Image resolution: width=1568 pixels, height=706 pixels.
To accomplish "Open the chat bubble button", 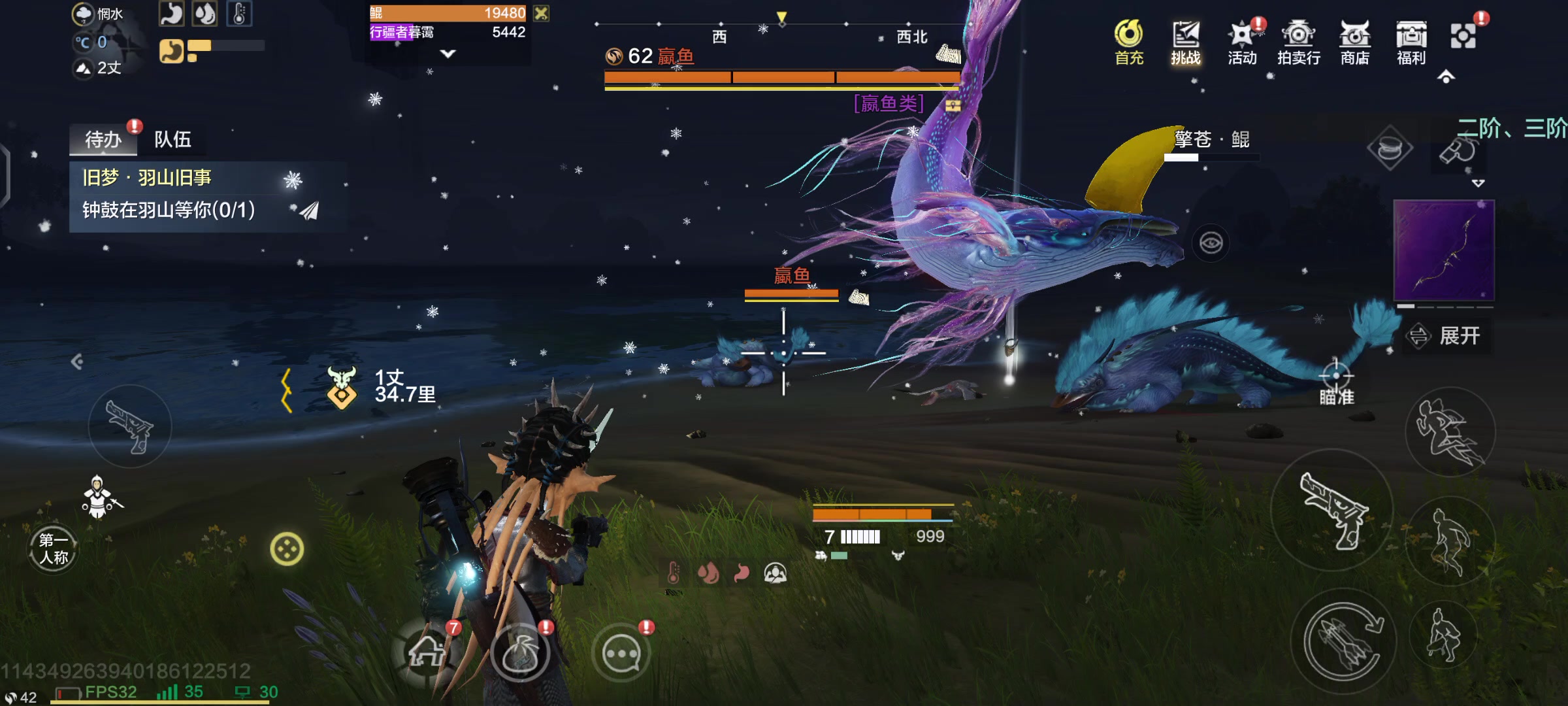I will point(621,653).
